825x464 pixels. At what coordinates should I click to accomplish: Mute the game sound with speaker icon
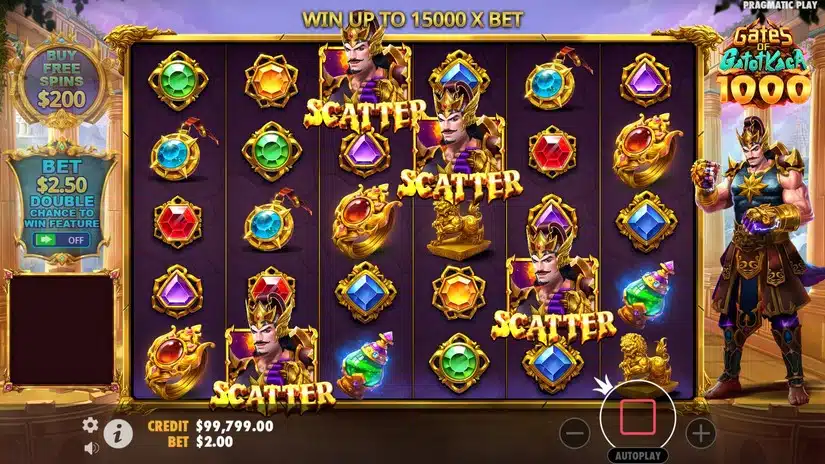90,447
